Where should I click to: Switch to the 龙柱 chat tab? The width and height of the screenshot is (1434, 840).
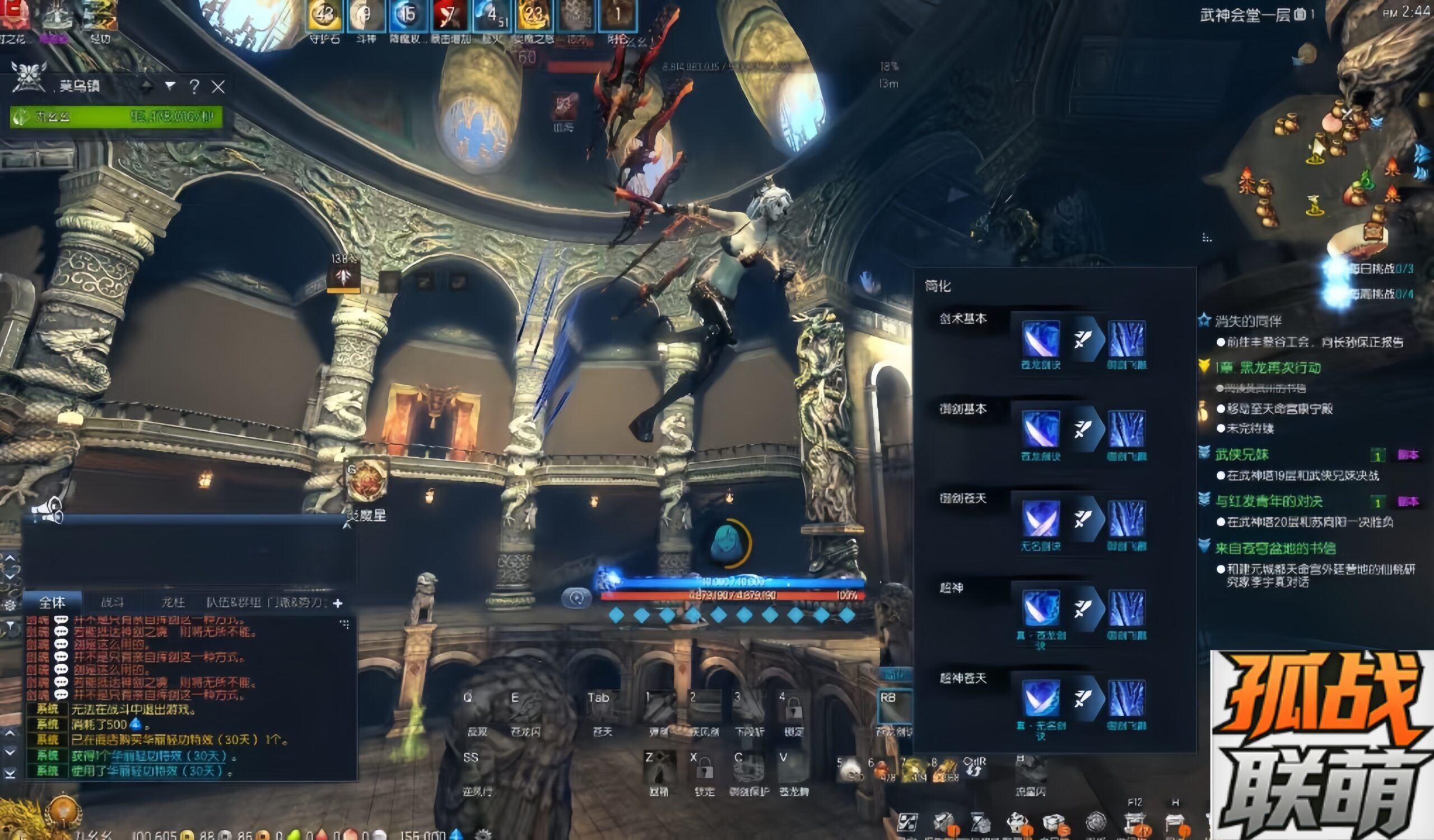173,602
